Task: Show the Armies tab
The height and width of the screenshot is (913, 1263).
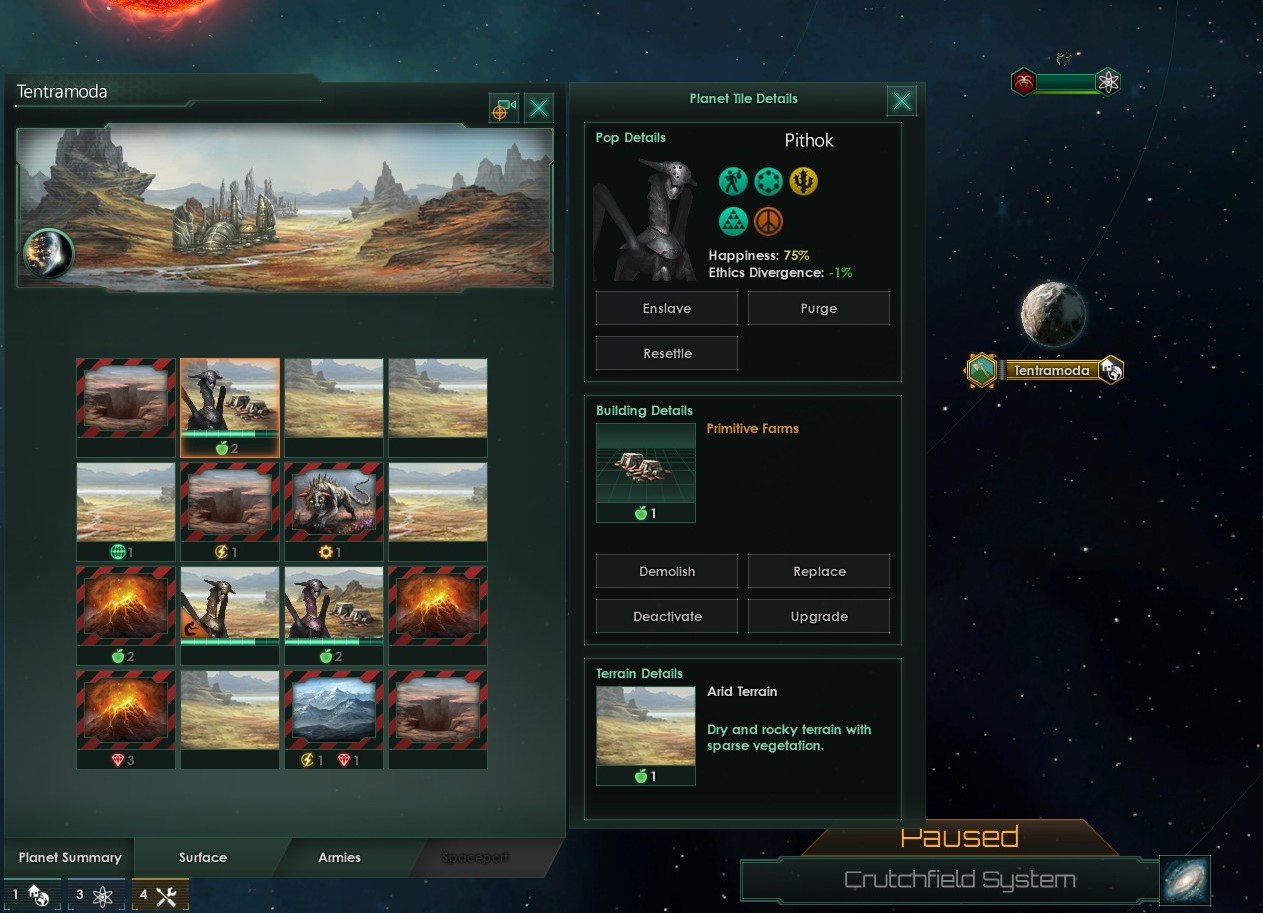Action: coord(339,857)
